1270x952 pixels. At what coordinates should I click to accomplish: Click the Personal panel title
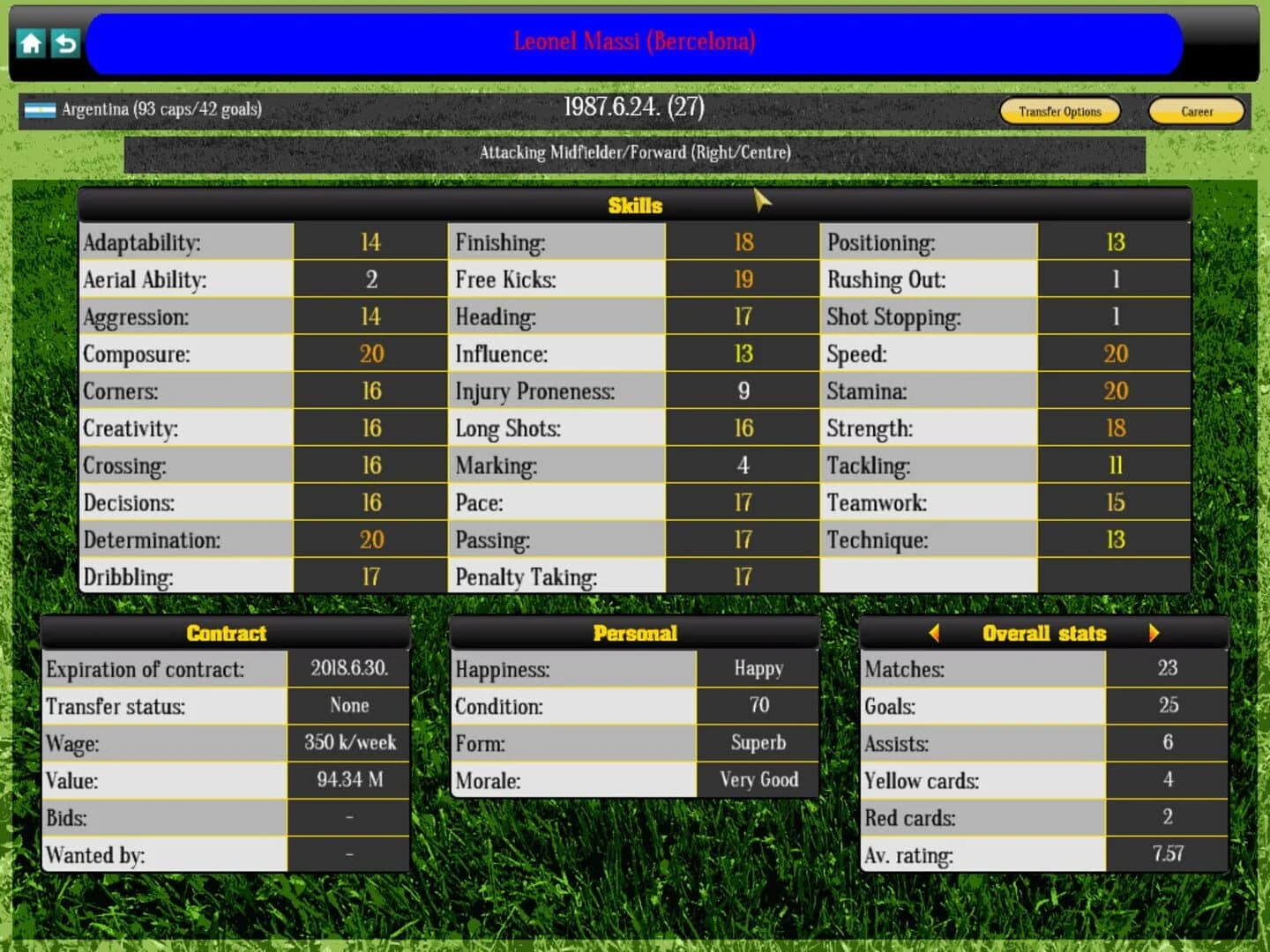pos(634,633)
